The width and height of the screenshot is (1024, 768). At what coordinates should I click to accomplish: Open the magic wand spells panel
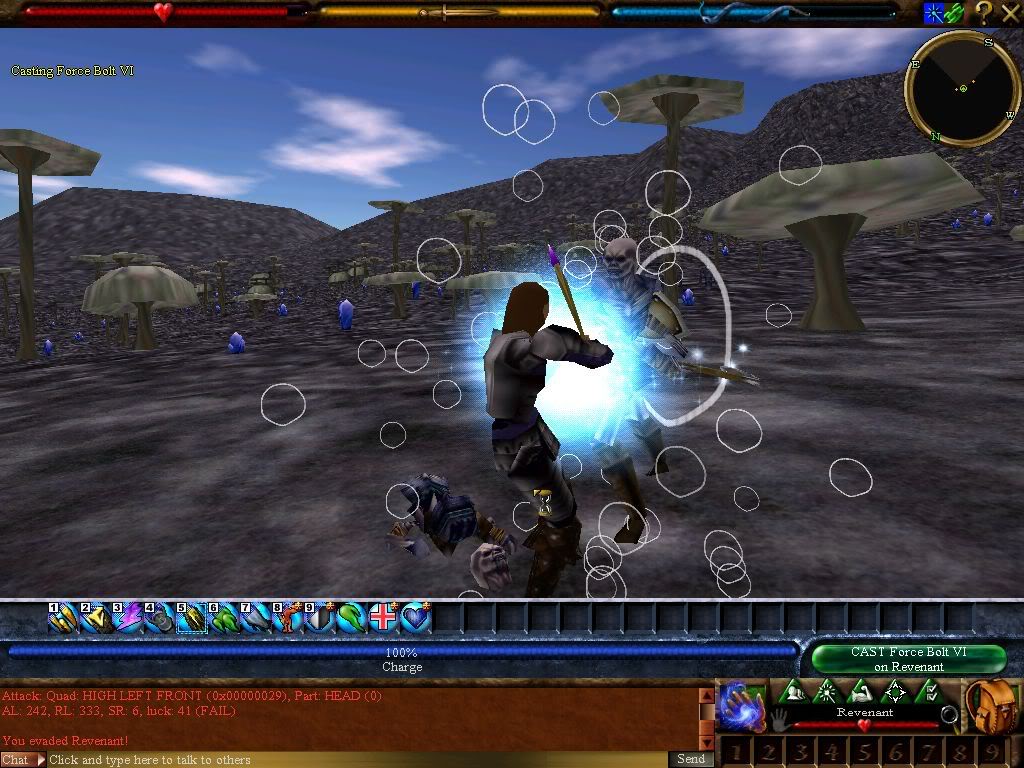[827, 691]
